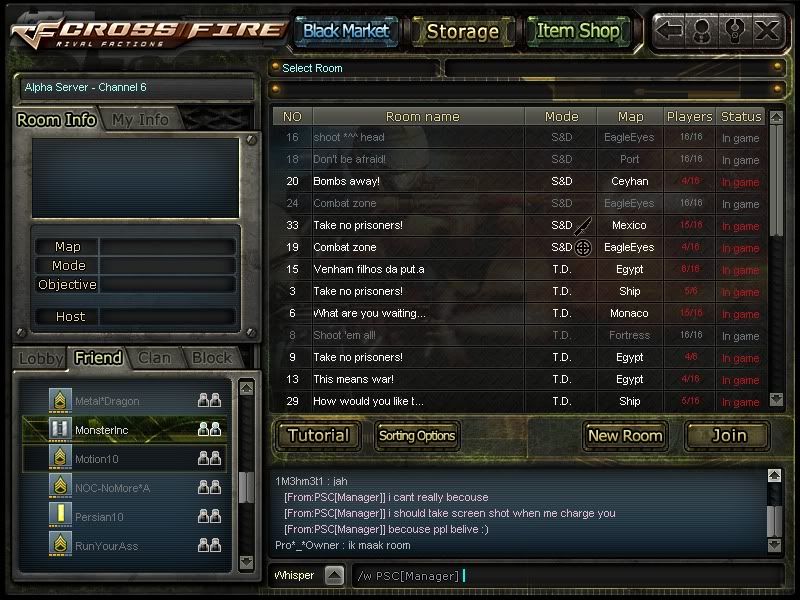Open the Black Market
The height and width of the screenshot is (600, 800).
click(x=346, y=31)
